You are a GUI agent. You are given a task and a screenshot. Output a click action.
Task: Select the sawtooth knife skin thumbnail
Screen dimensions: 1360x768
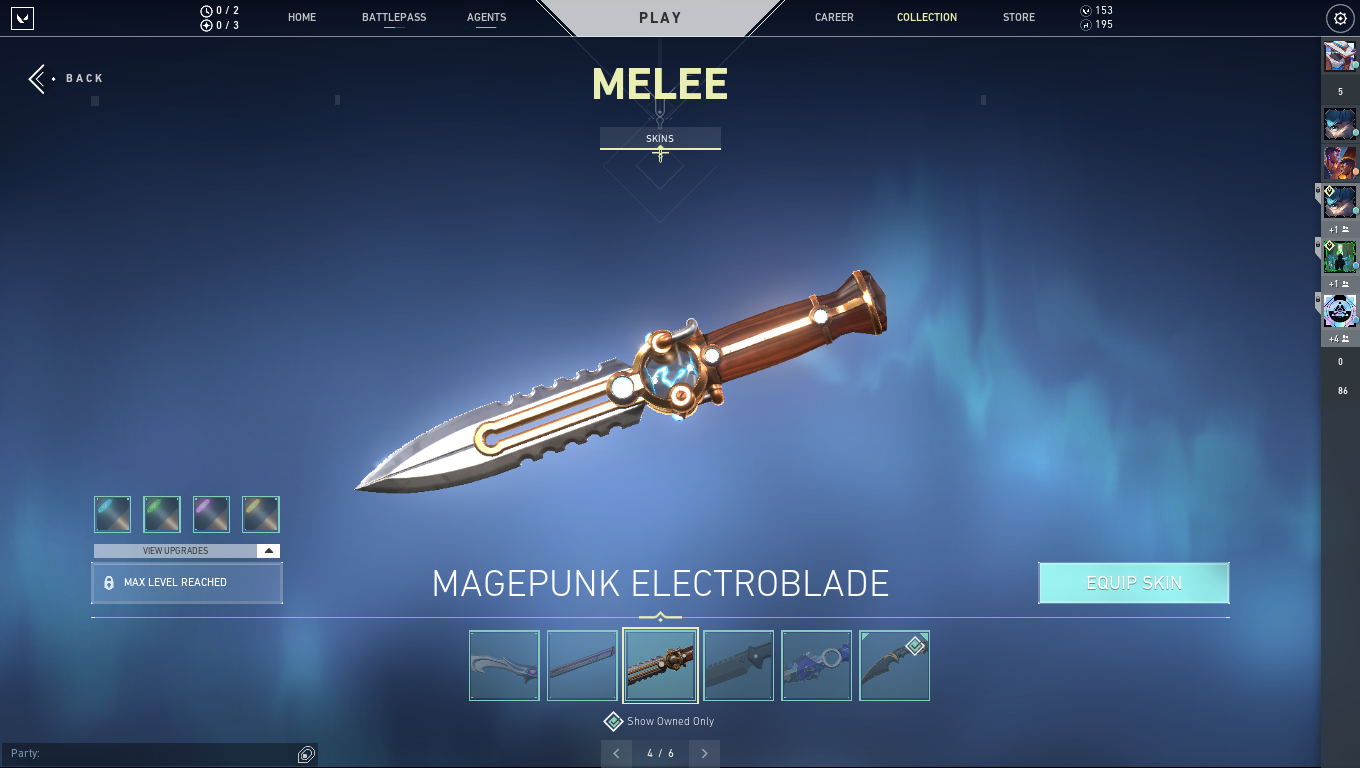tap(738, 665)
